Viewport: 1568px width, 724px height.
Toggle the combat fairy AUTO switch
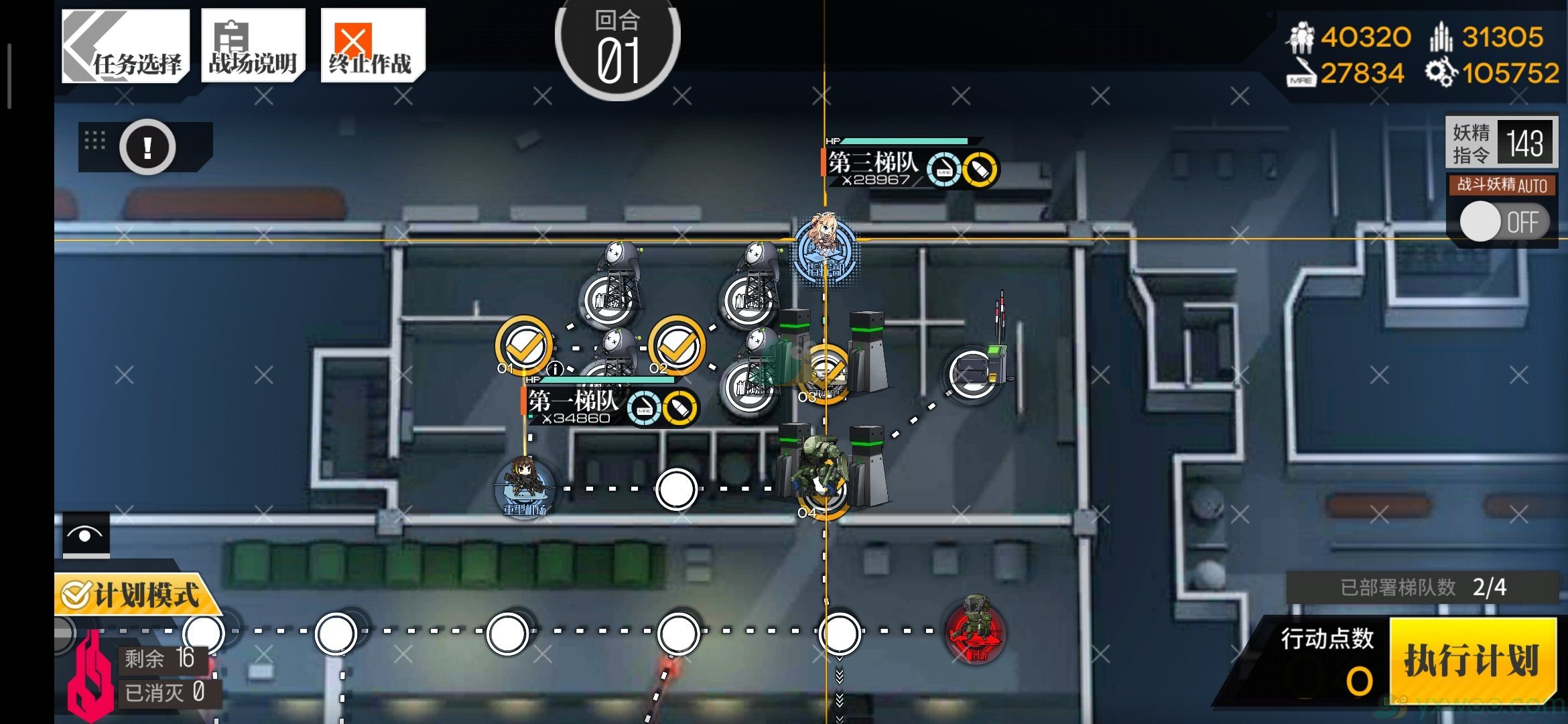1503,222
